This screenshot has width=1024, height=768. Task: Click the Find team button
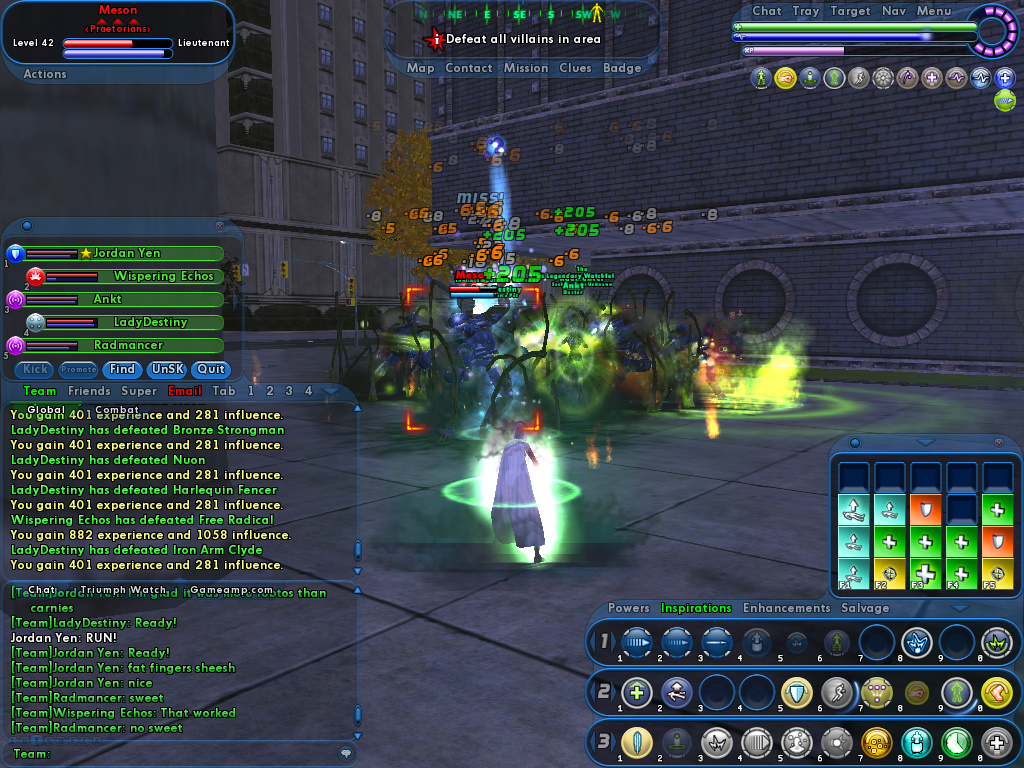(x=122, y=369)
